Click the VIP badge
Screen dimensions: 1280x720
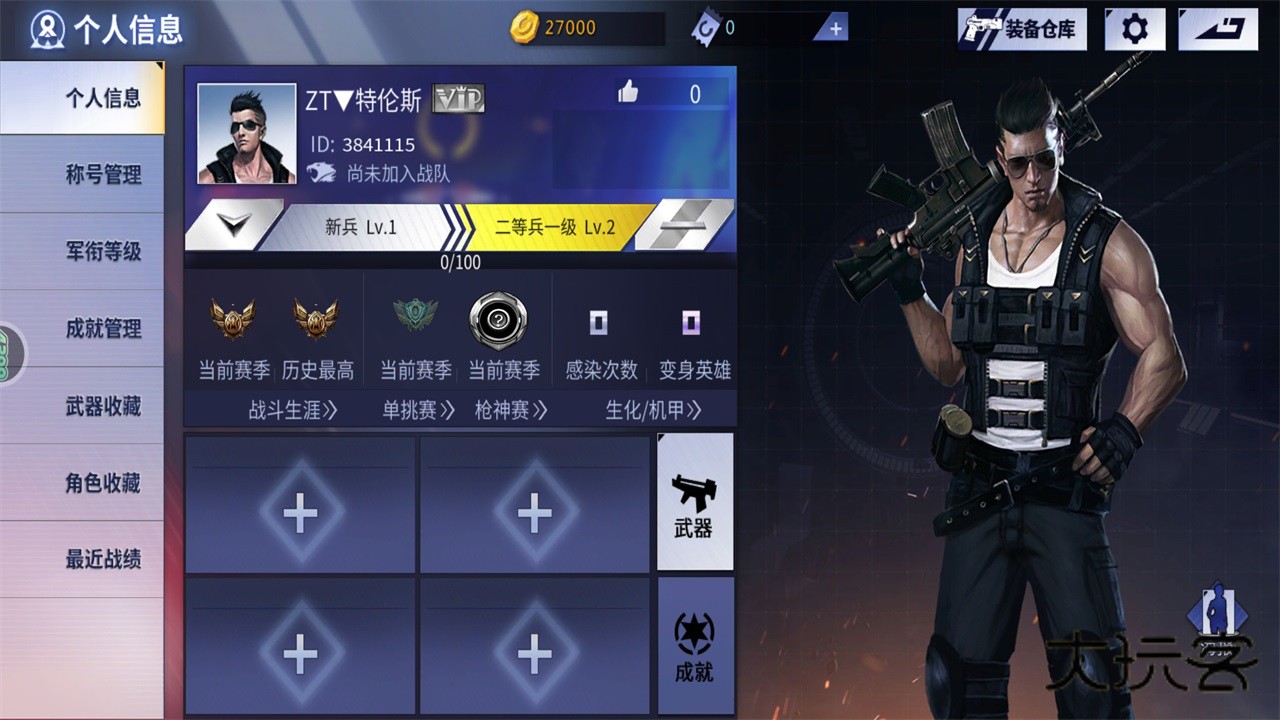(458, 99)
